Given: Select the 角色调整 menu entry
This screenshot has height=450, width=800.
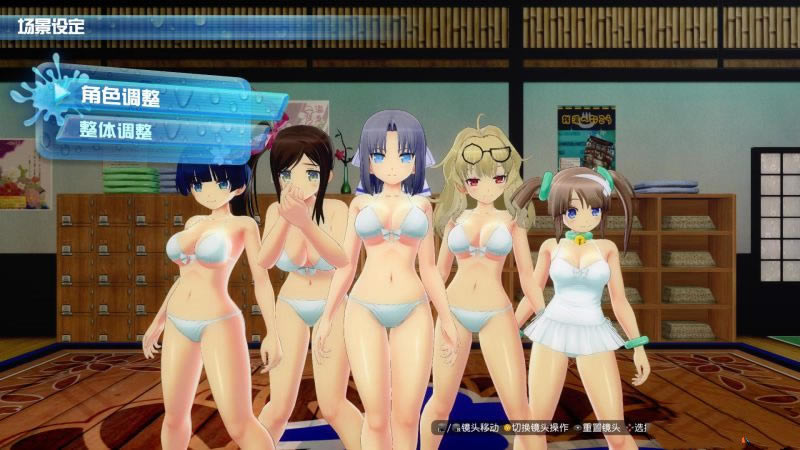Looking at the screenshot, I should pos(120,96).
